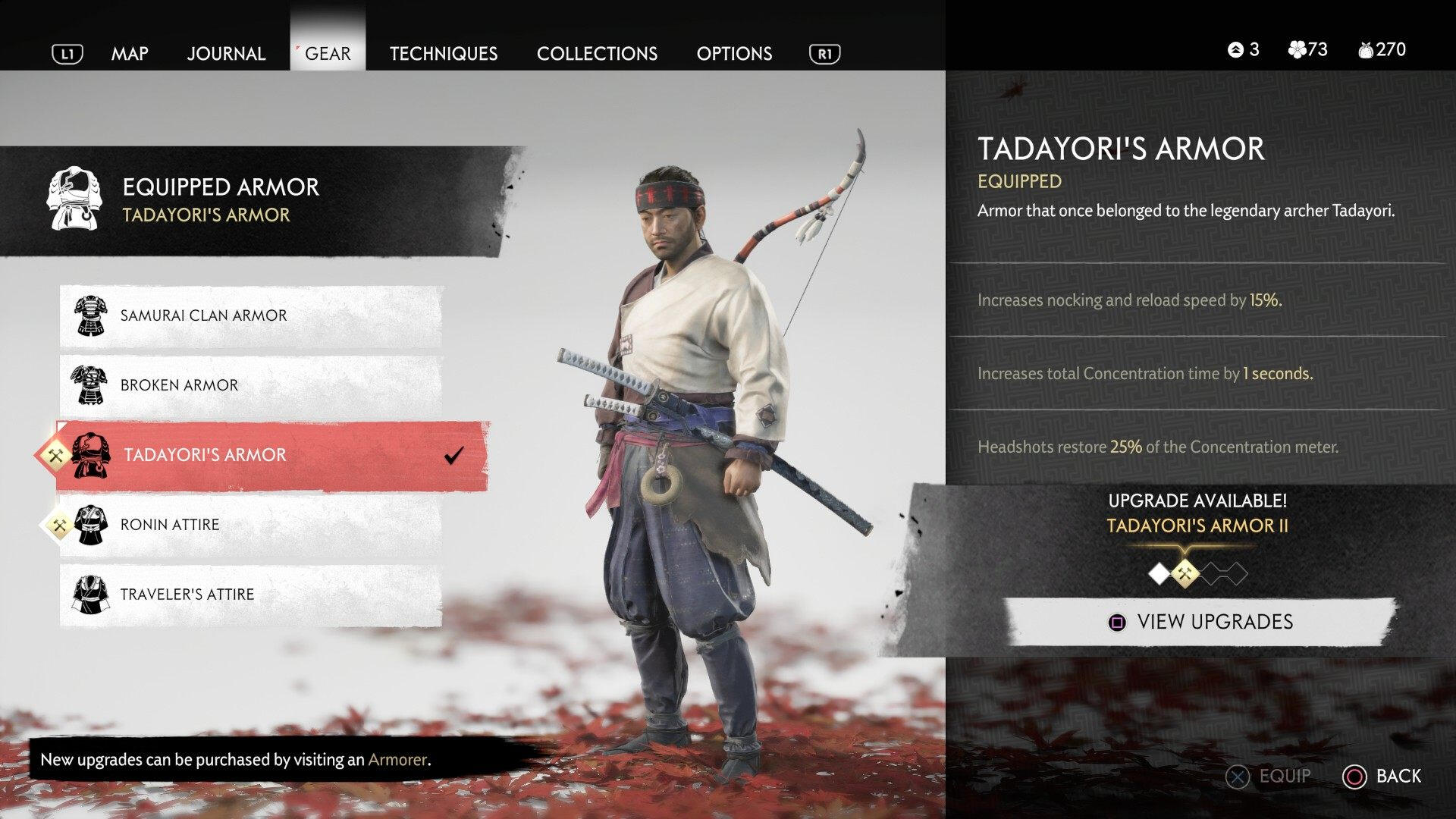Click the Back button
This screenshot has height=819, width=1456.
coord(1383,776)
